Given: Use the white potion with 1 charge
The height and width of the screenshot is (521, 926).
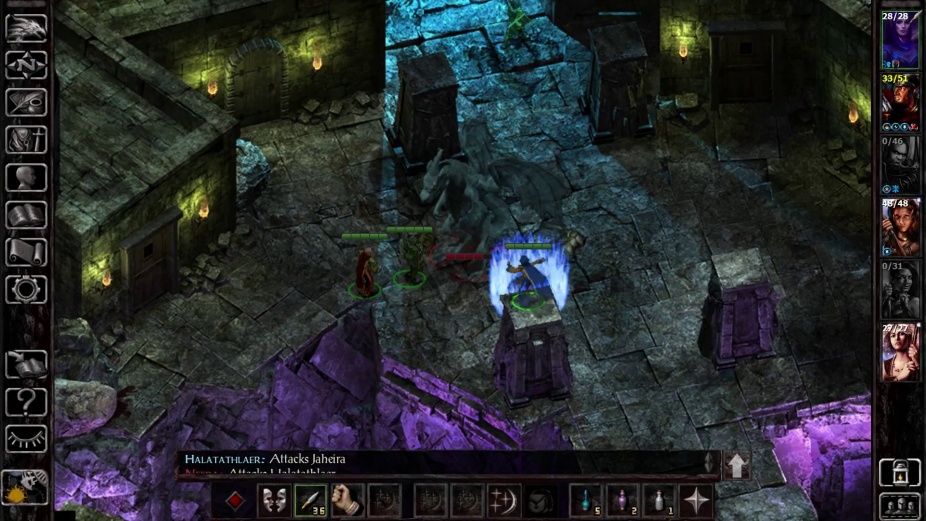Looking at the screenshot, I should (x=658, y=499).
